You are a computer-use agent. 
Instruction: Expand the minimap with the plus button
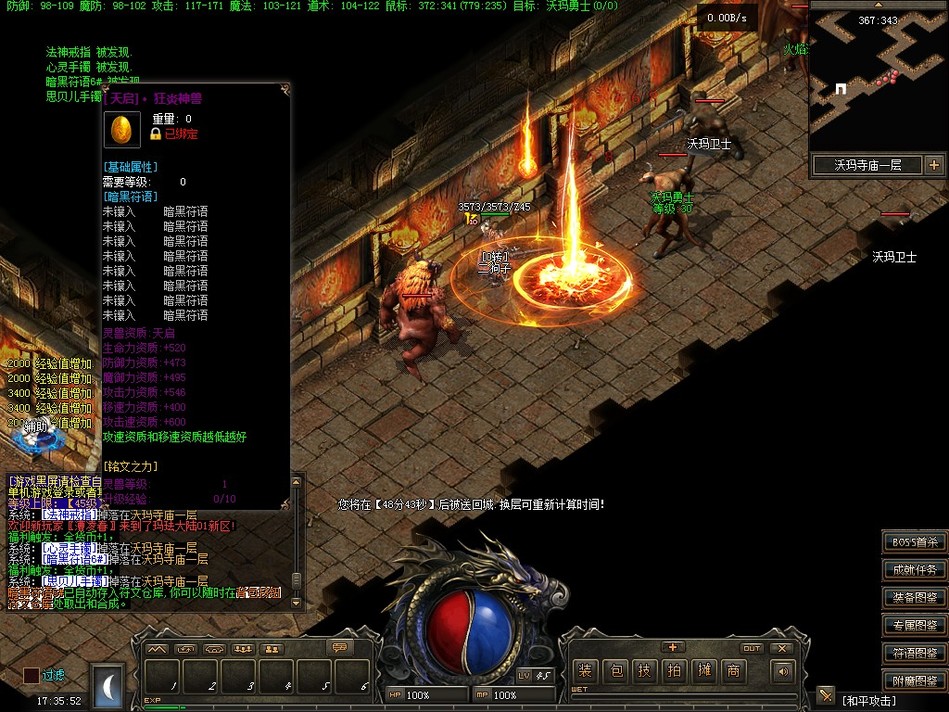pos(934,165)
